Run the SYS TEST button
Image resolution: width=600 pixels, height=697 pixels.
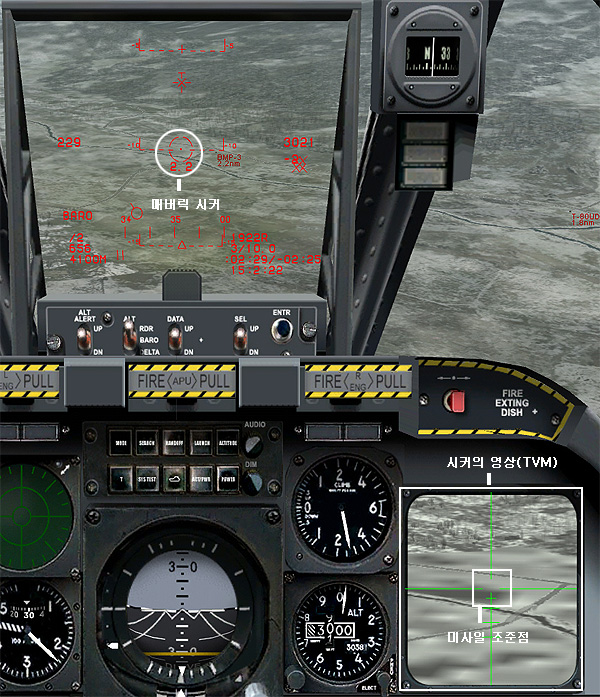click(147, 478)
